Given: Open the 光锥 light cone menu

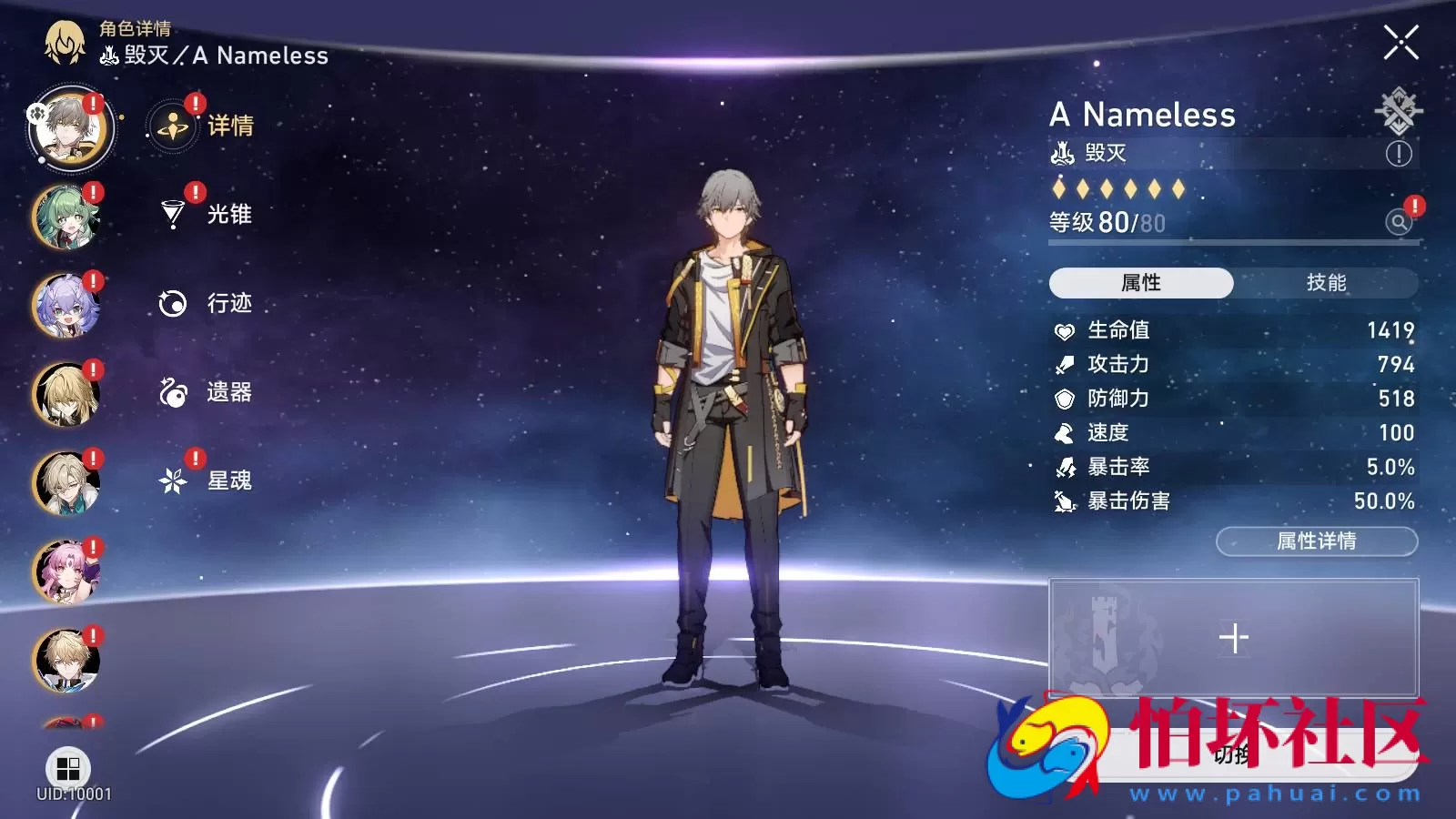Looking at the screenshot, I should point(205,215).
